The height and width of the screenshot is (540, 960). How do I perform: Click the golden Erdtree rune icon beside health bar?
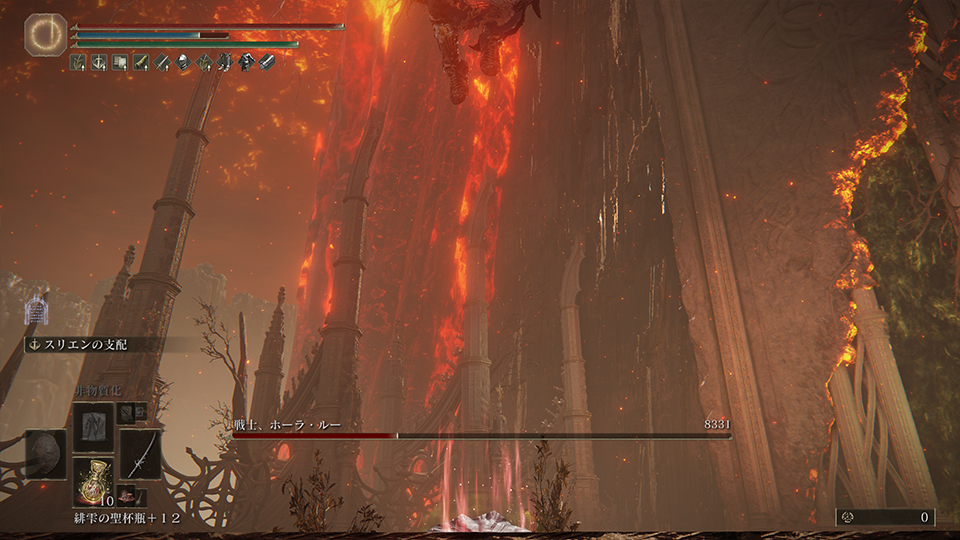45,34
